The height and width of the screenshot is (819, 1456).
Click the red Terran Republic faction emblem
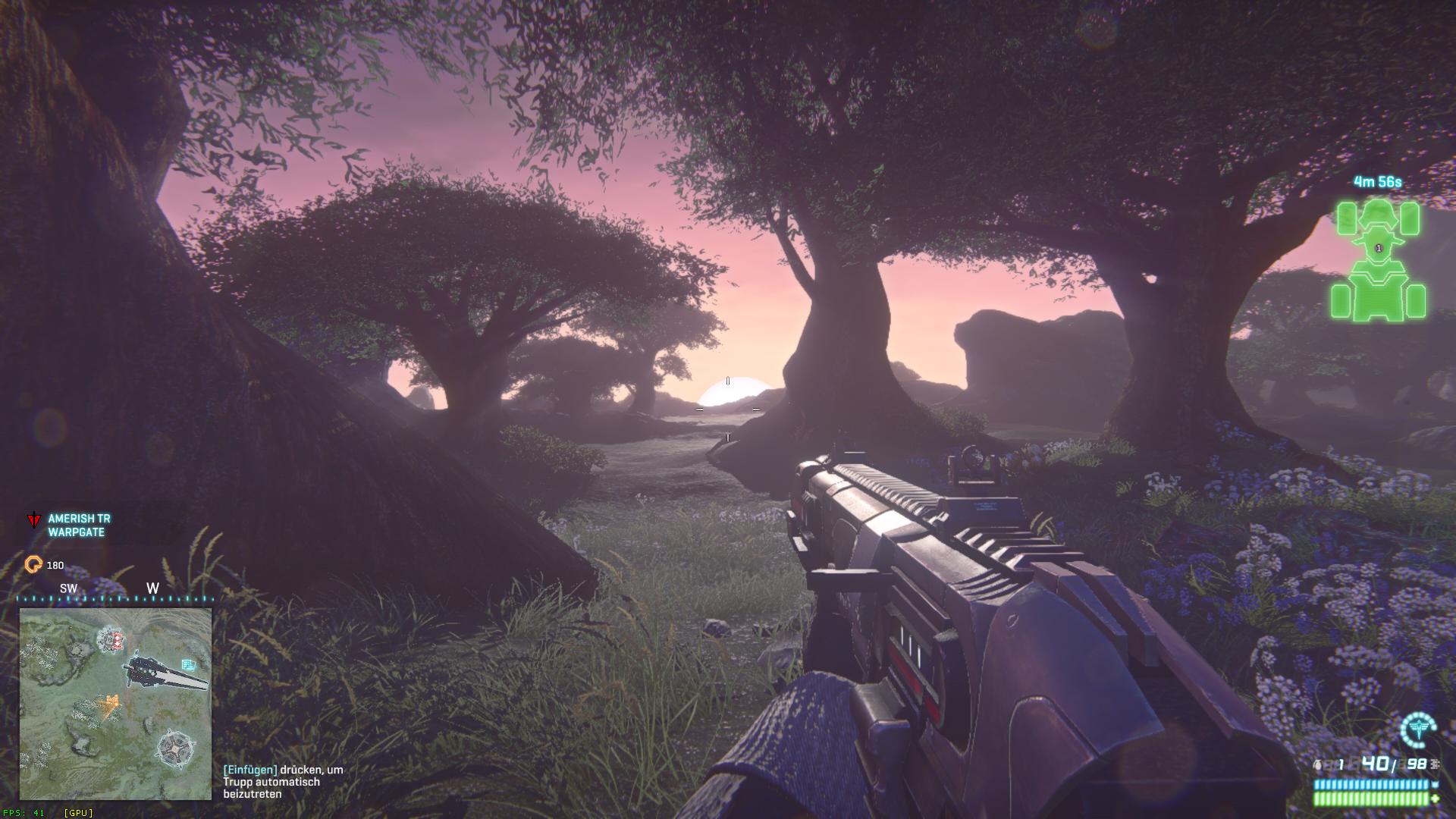34,520
